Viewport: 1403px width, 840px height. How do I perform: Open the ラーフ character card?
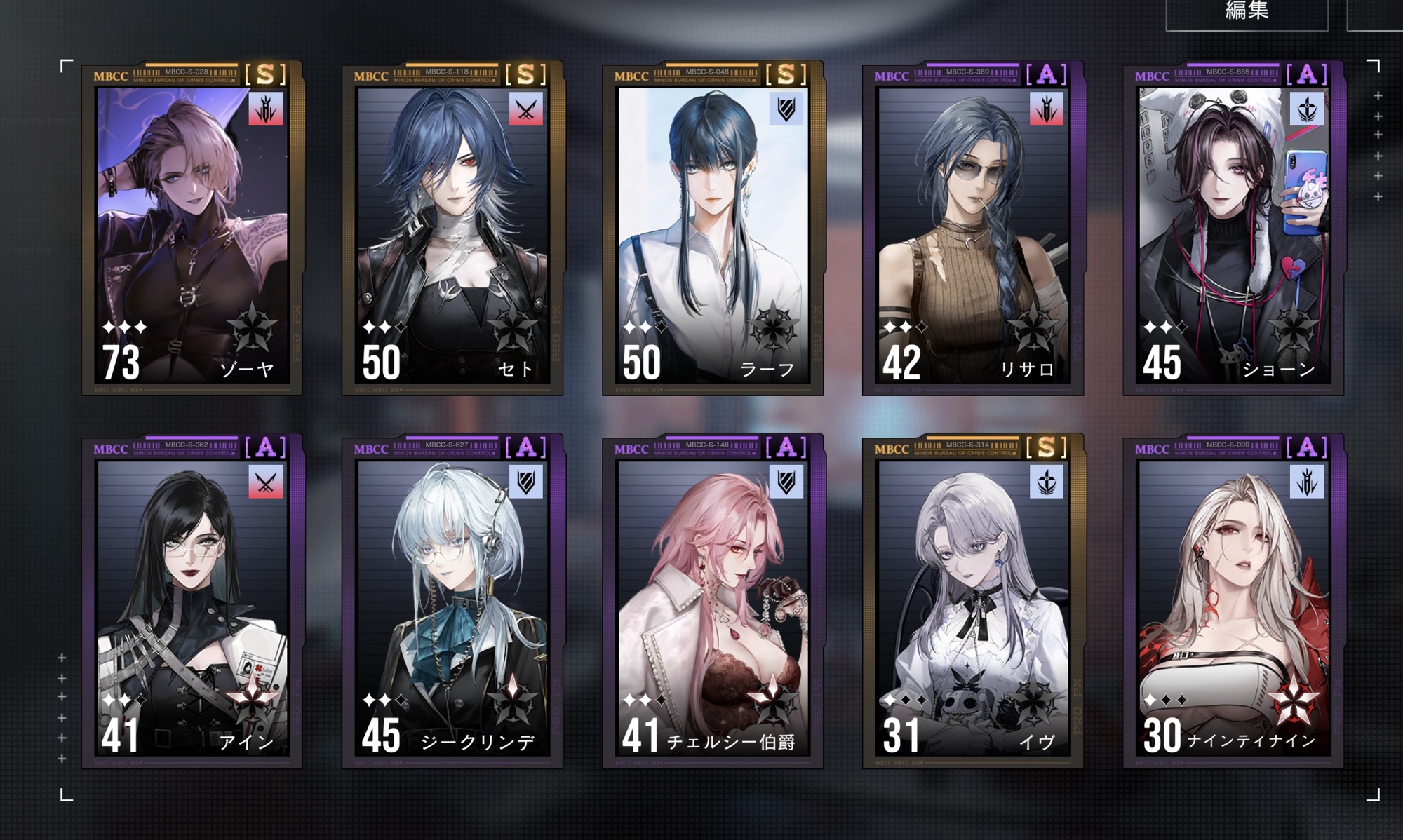713,229
